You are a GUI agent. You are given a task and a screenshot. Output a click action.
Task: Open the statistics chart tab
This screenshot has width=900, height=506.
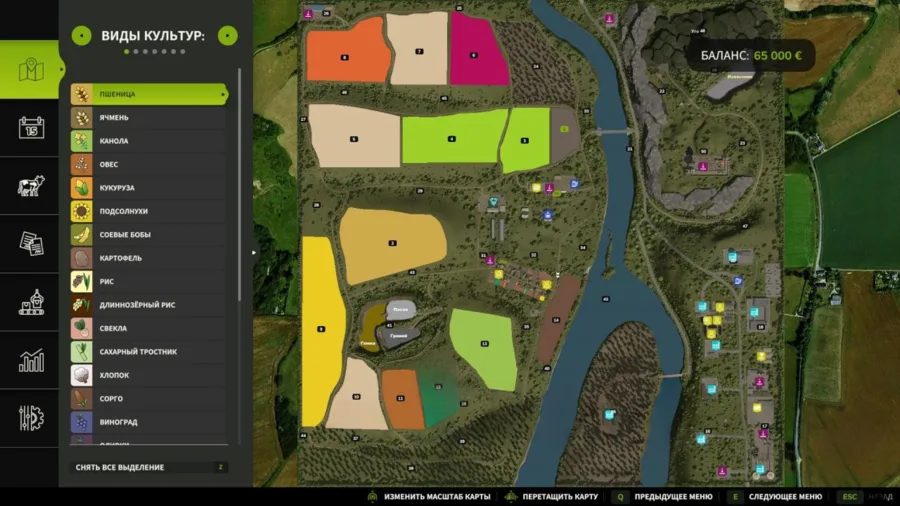tap(31, 360)
